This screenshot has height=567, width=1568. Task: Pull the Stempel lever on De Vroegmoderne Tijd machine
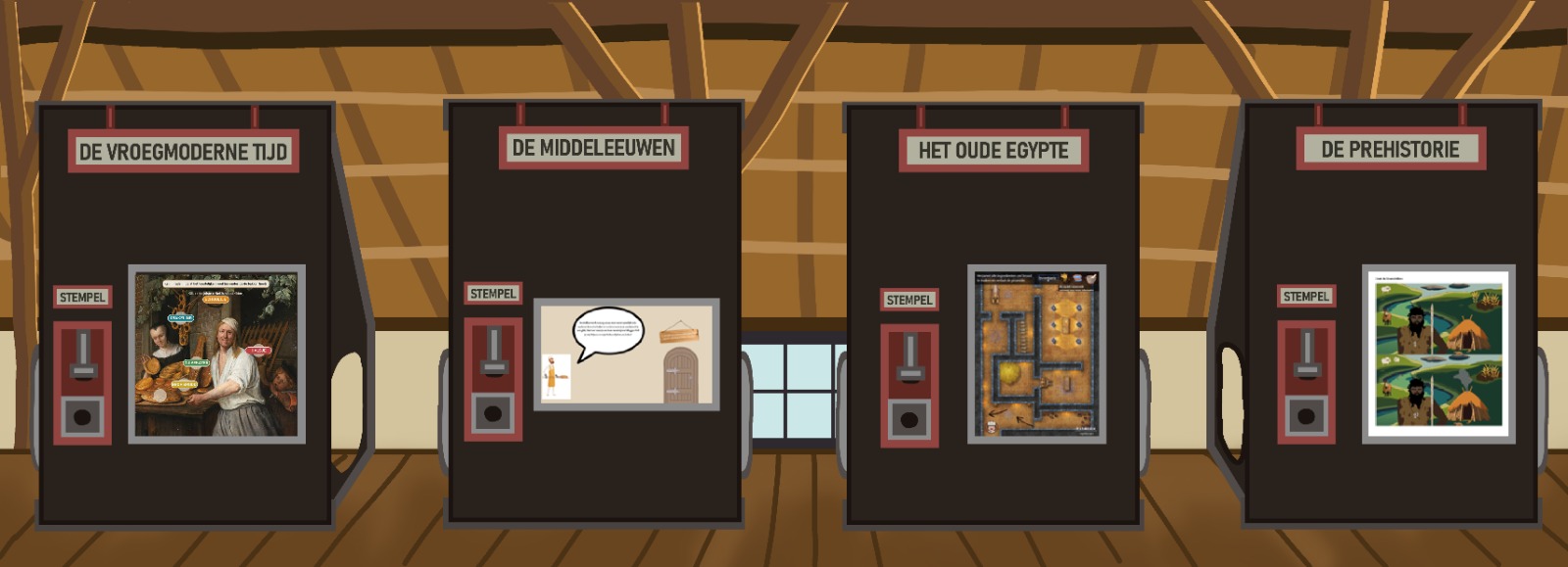point(82,356)
